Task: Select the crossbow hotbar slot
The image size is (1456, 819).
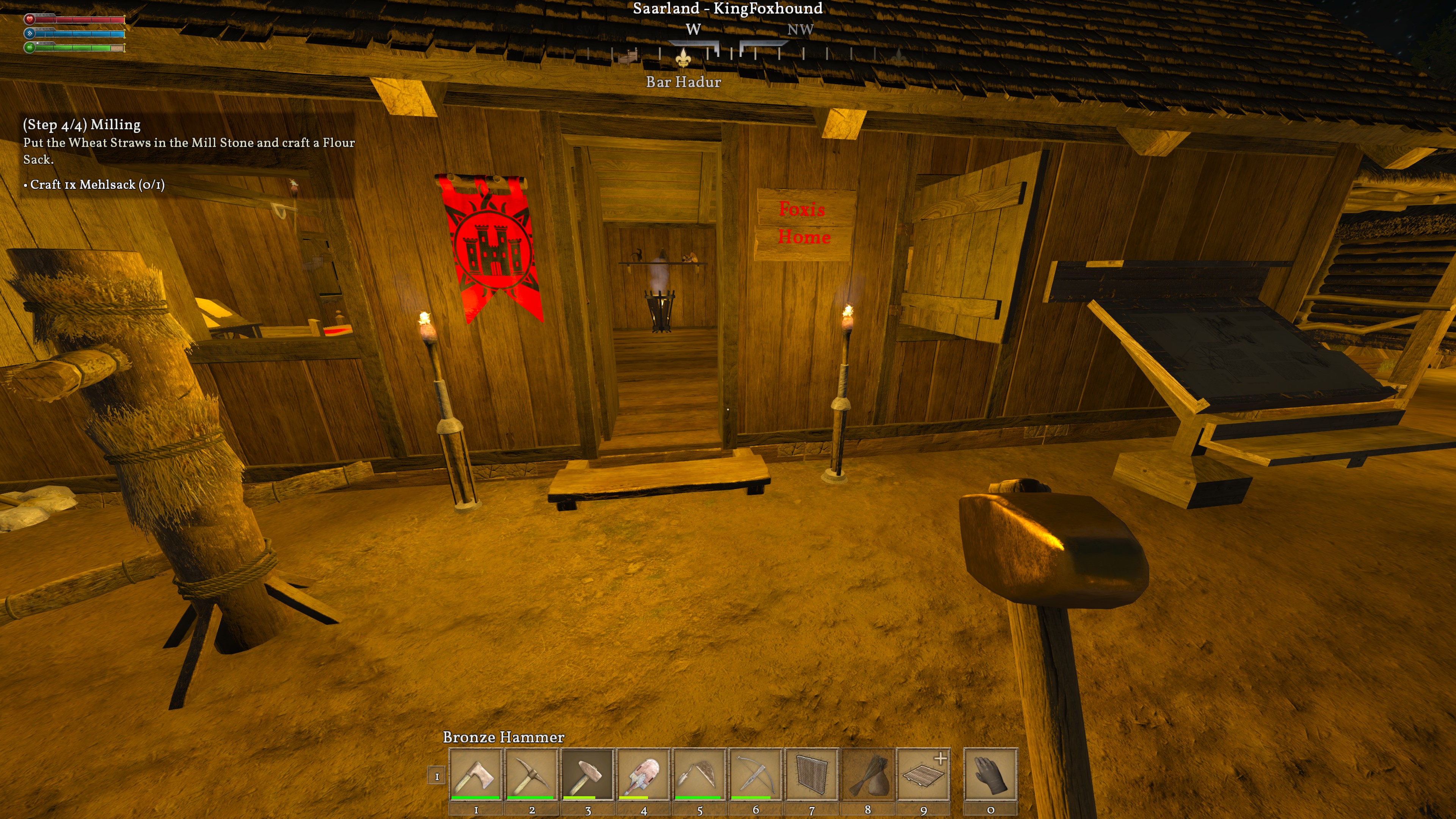Action: 755,774
